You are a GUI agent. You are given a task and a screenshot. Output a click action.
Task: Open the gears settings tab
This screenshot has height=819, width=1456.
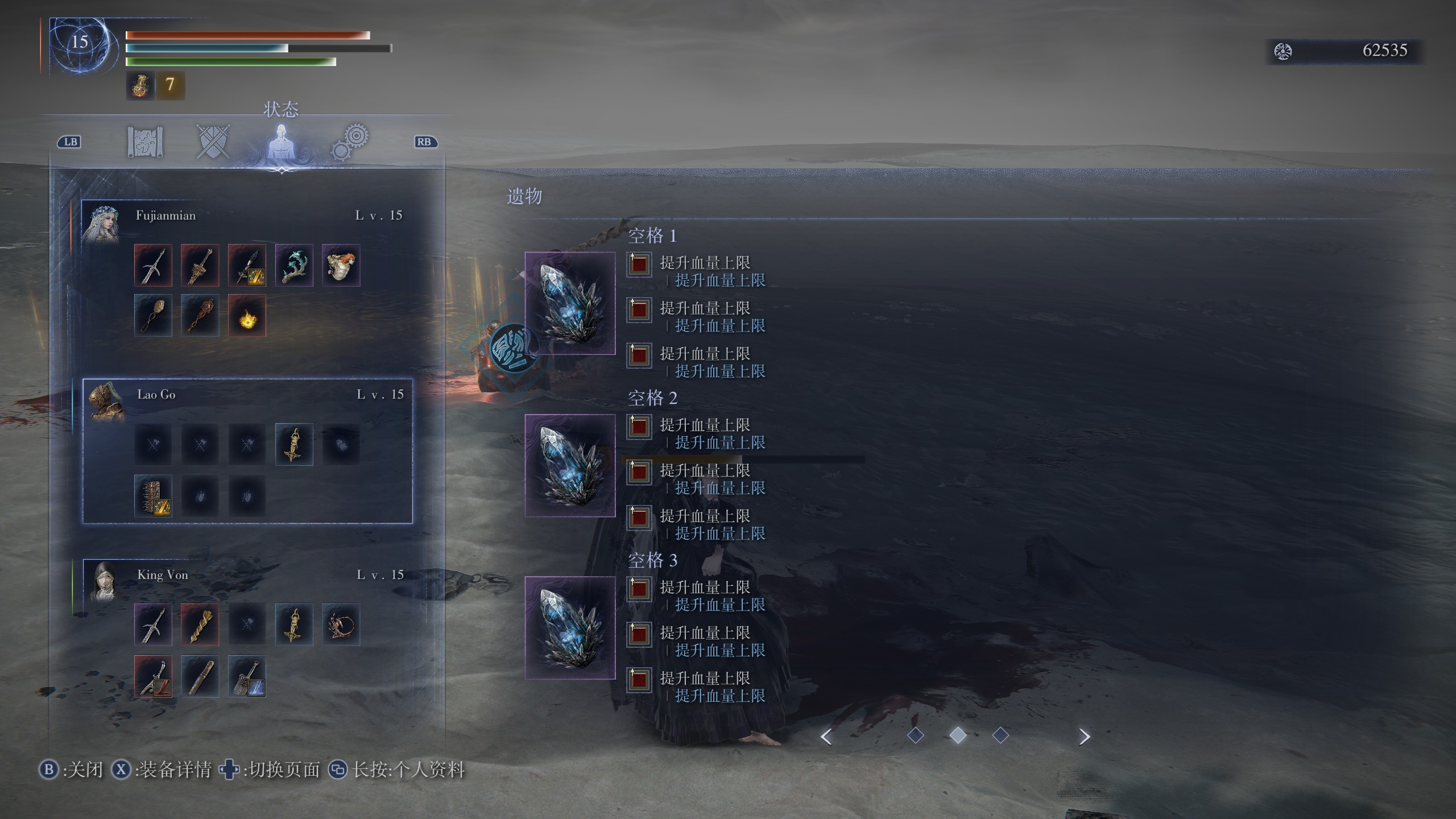350,142
